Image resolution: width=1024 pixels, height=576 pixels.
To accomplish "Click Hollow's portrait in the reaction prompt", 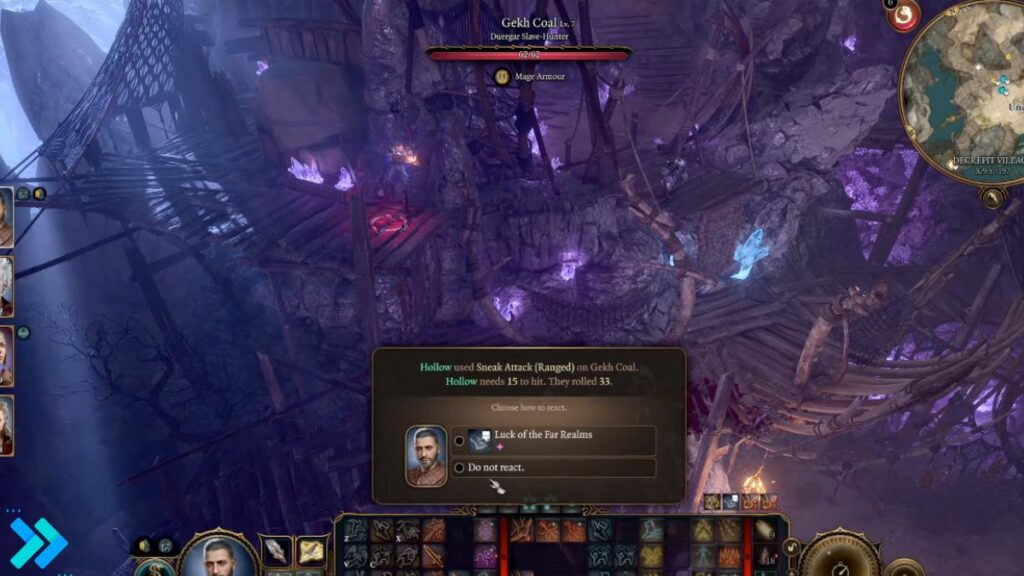I will (427, 456).
